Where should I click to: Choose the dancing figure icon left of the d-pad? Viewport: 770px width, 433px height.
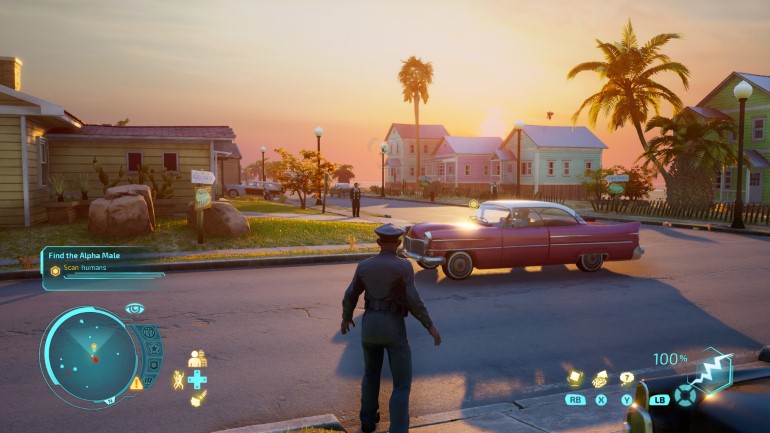177,380
